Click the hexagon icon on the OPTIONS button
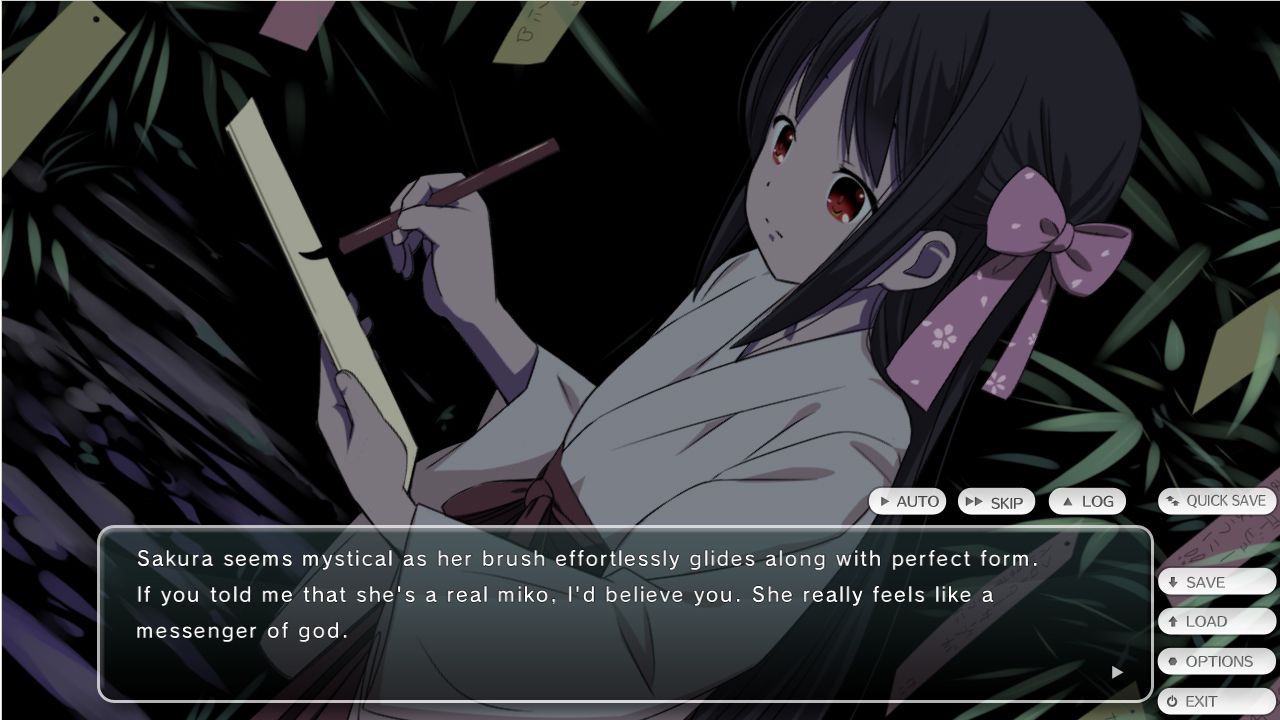1280x720 pixels. click(1172, 661)
